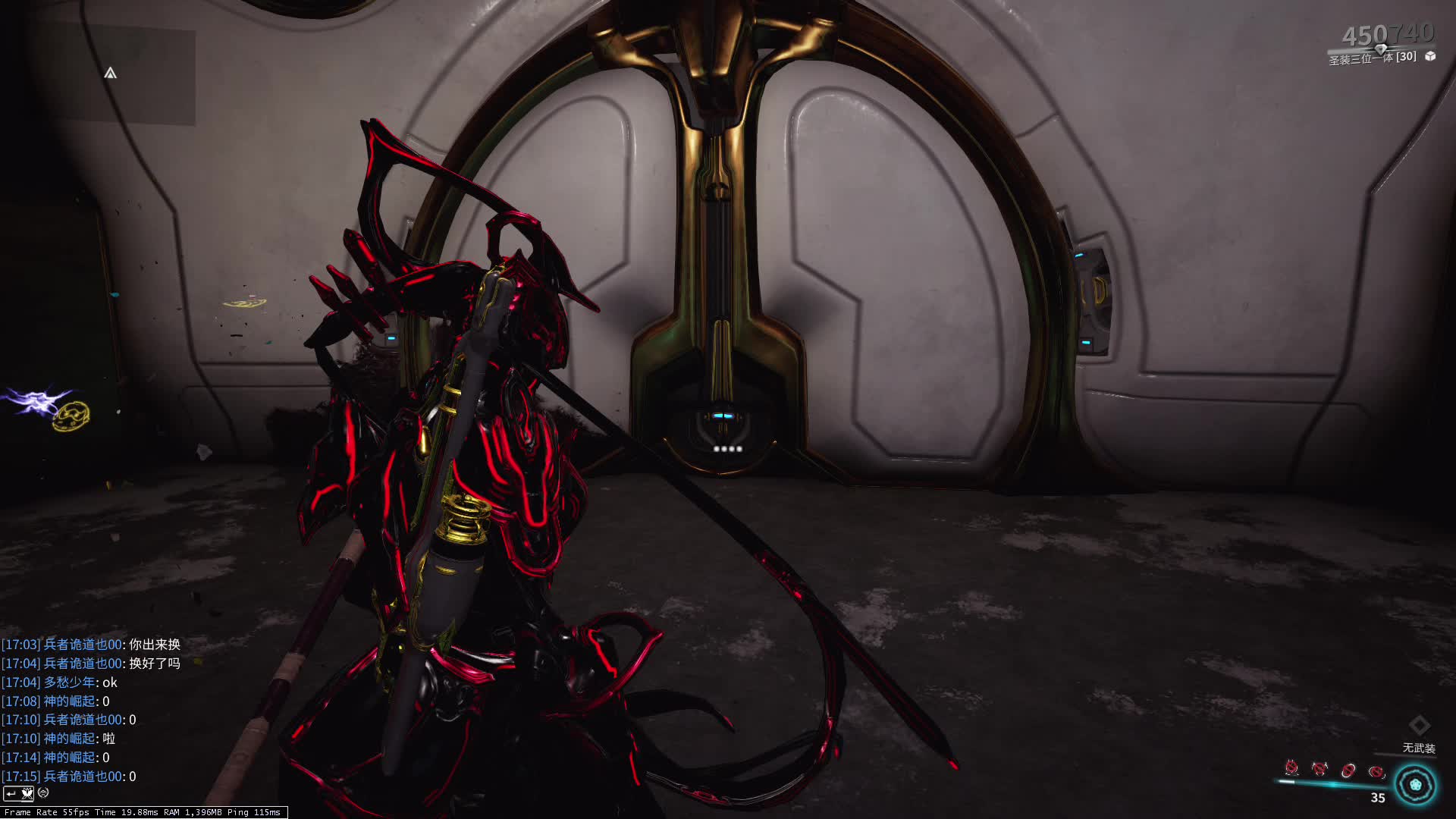Select player name 多愁少年 in chat
Screen dimensions: 1456x819
tap(70, 682)
